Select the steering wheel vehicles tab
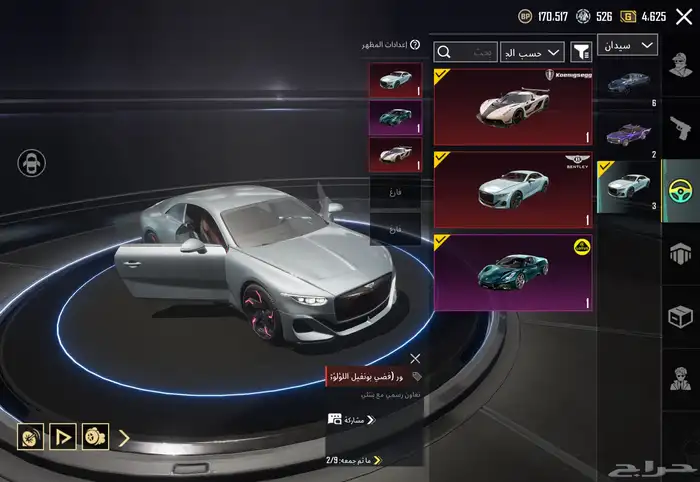 [x=681, y=186]
